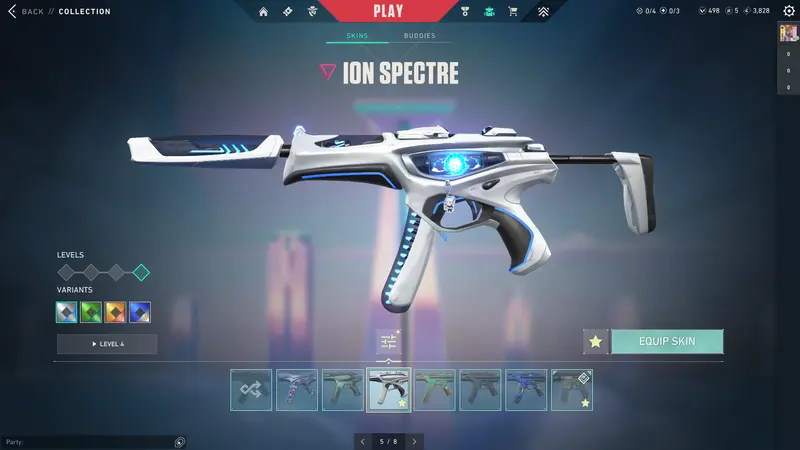800x450 pixels.
Task: Play the Level 4 preview video
Action: pos(107,344)
